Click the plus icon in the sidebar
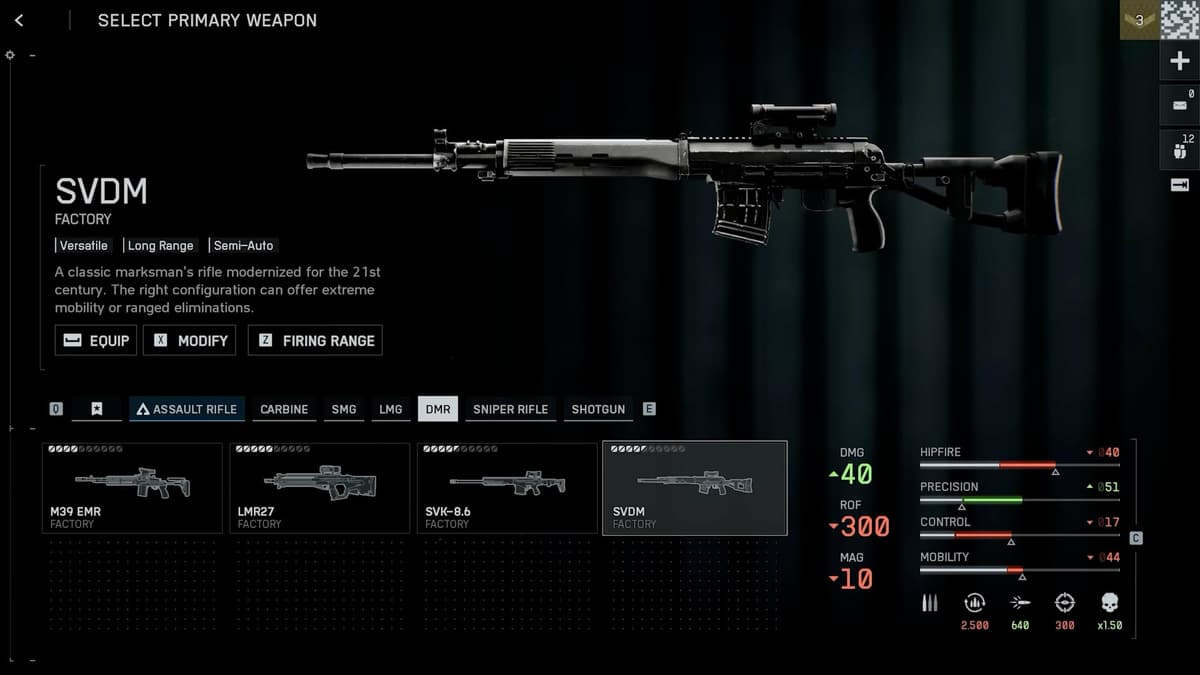The width and height of the screenshot is (1200, 675). [1179, 62]
